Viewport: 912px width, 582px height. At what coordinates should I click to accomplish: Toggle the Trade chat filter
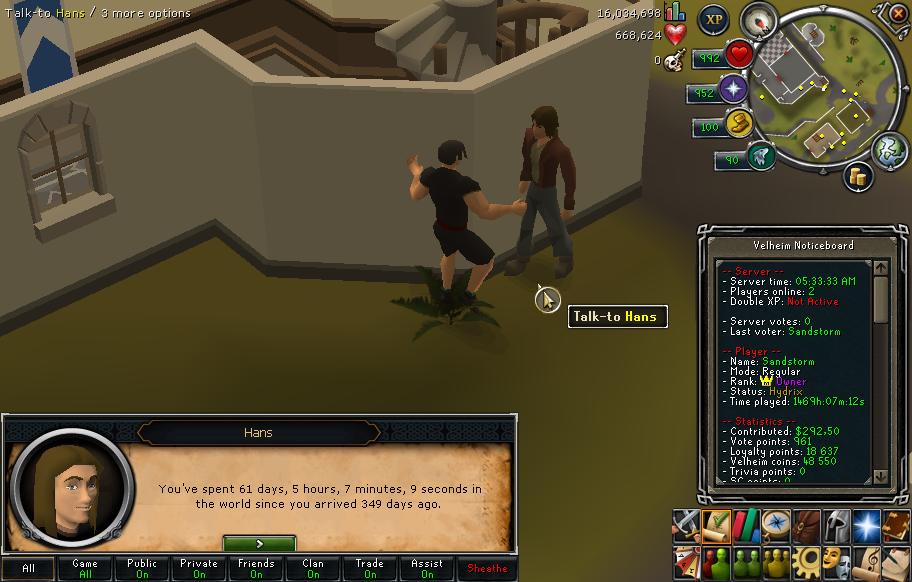tap(369, 568)
